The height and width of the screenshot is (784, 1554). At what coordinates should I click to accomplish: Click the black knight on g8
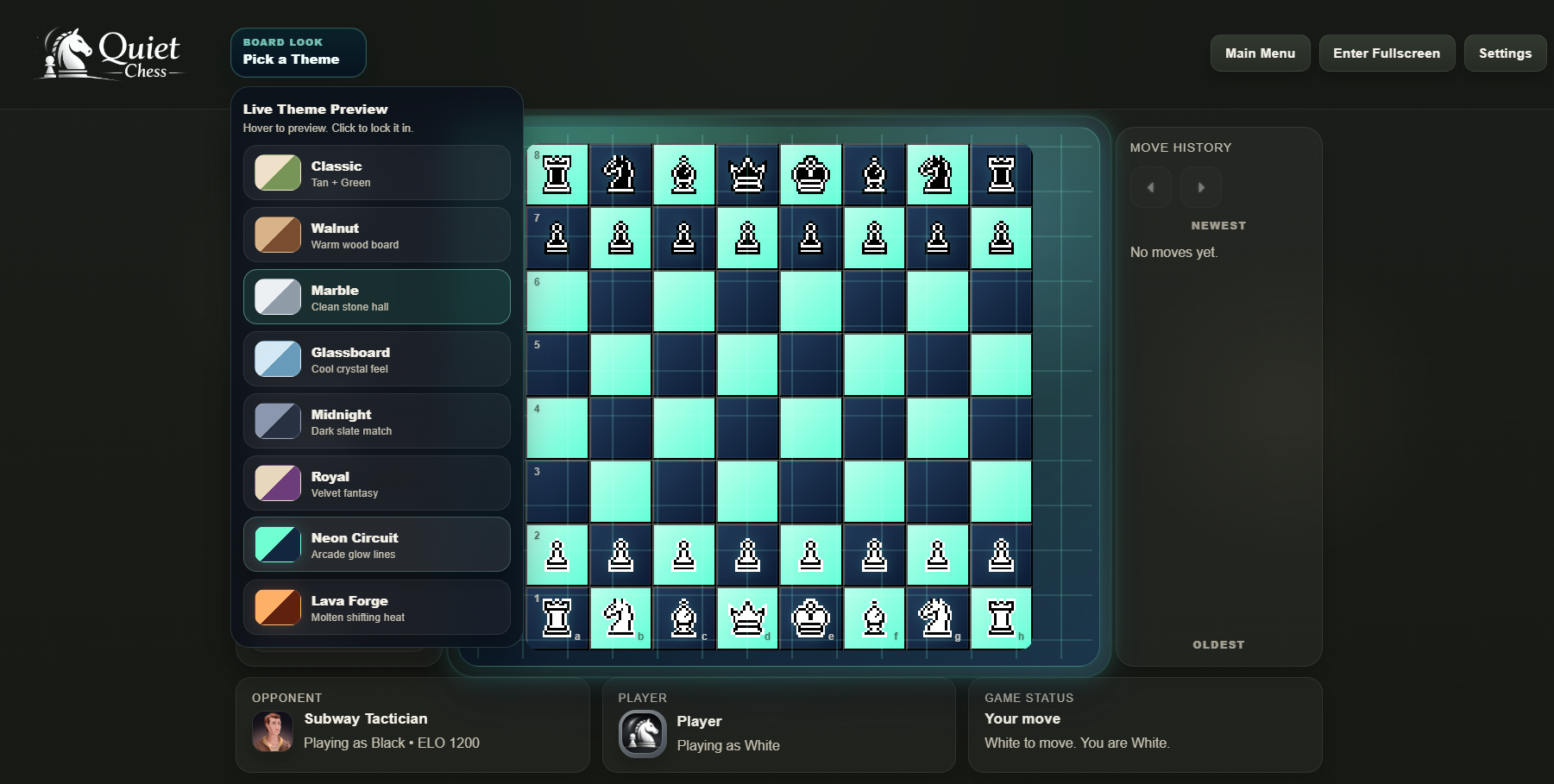pos(937,175)
